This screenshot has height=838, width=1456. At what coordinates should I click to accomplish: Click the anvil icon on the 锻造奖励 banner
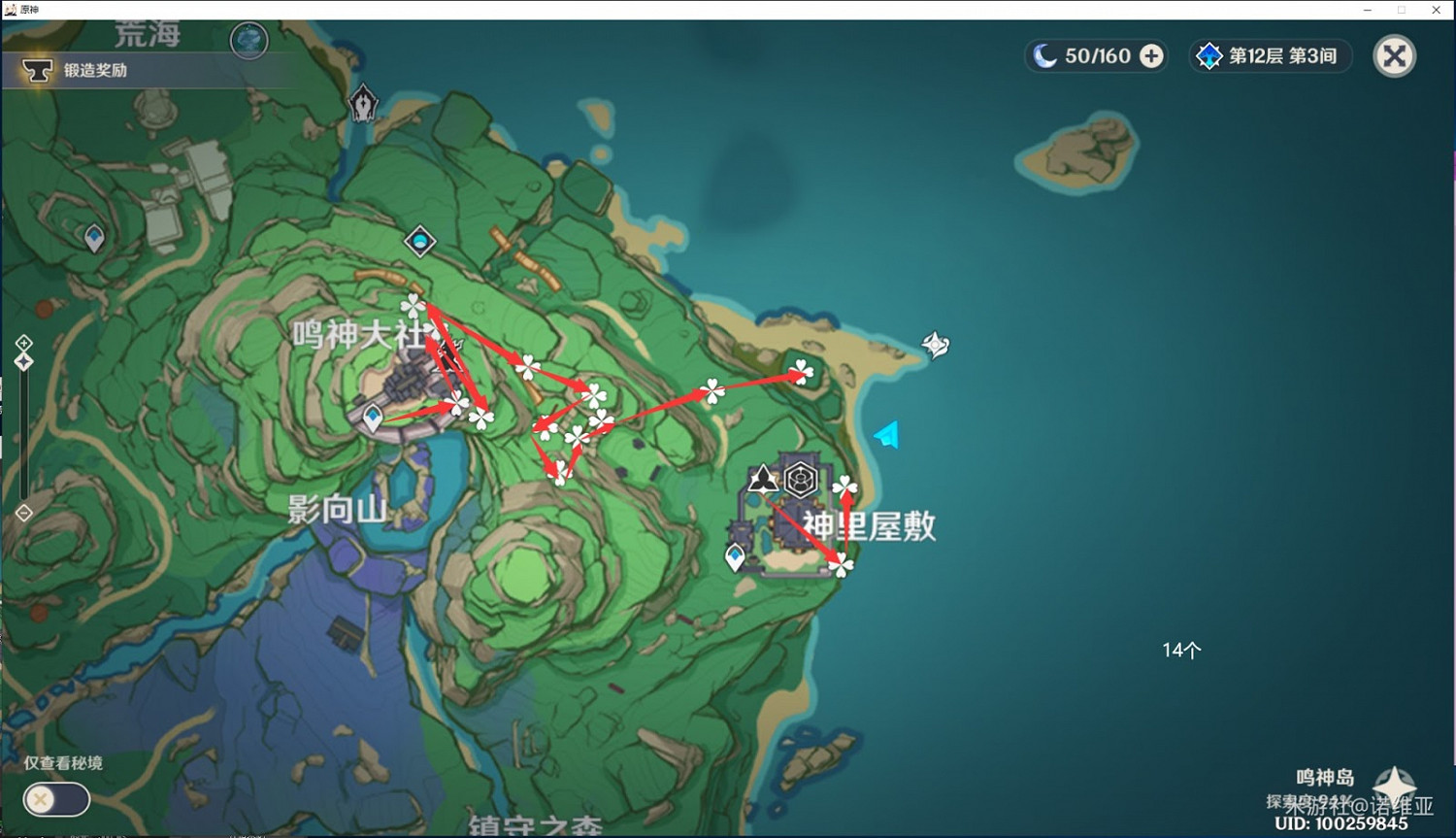(39, 70)
